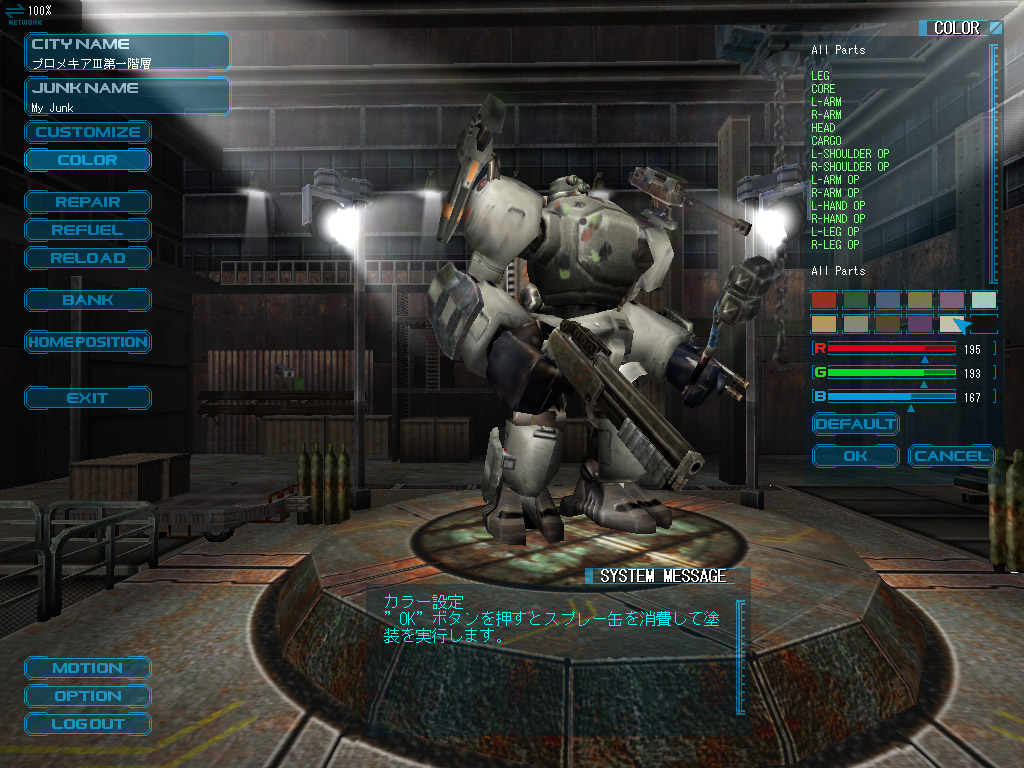Choose the HEAD part to paint
This screenshot has width=1024, height=768.
824,128
